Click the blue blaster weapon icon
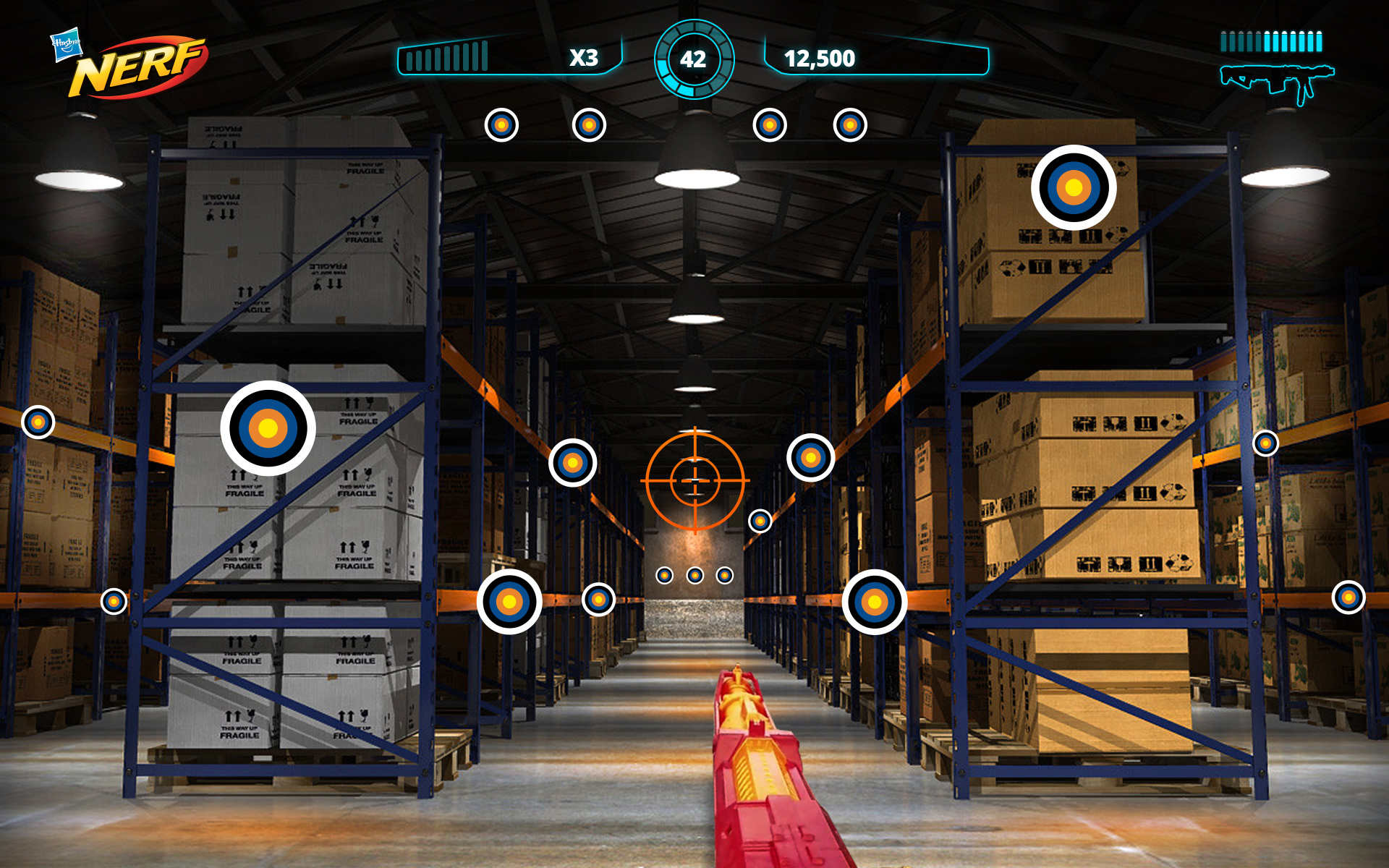The width and height of the screenshot is (1389, 868). click(1277, 82)
